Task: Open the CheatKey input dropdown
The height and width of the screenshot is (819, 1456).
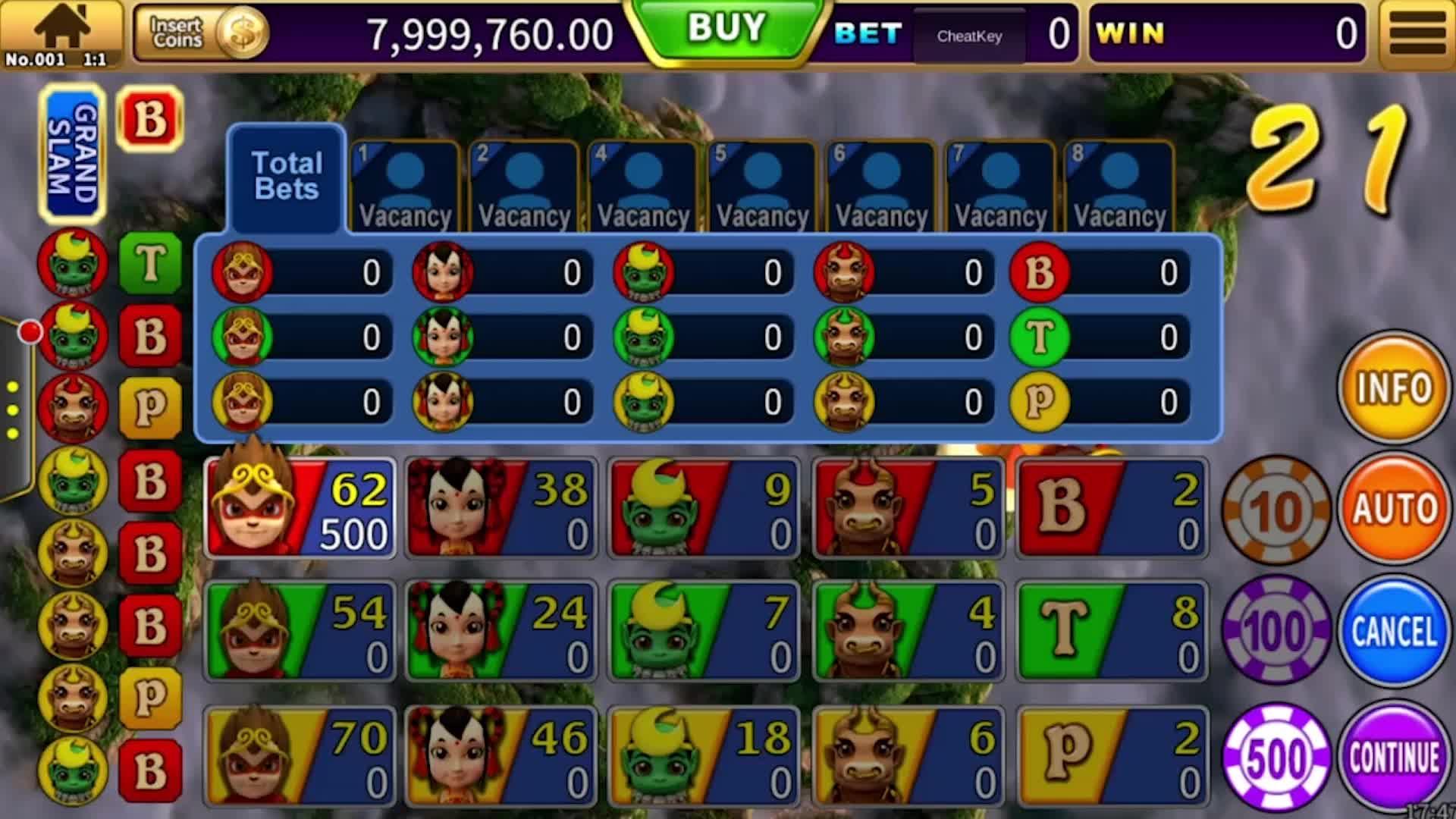Action: click(x=969, y=36)
